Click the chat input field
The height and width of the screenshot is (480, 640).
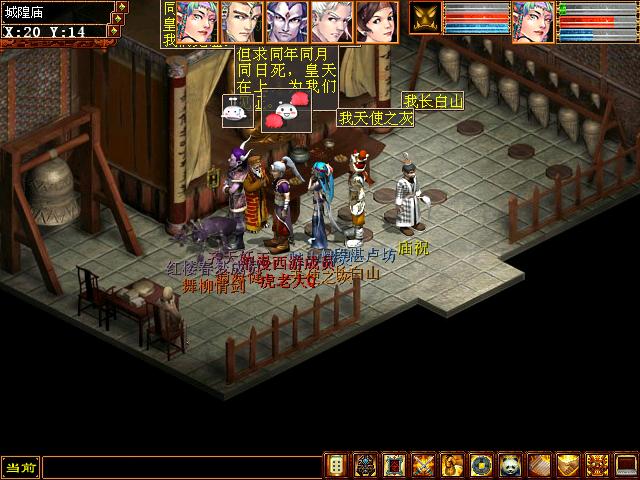(180, 466)
